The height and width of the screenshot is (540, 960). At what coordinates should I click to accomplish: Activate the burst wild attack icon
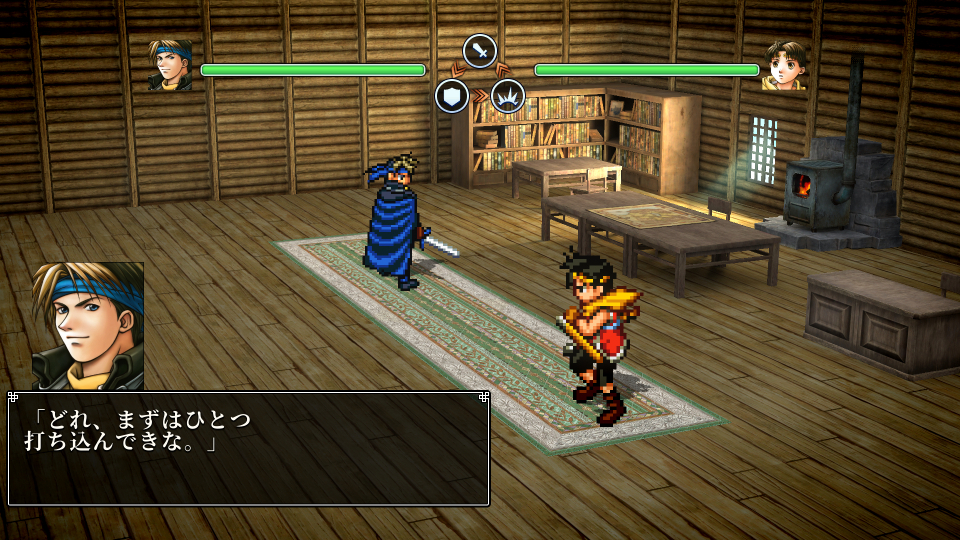508,96
